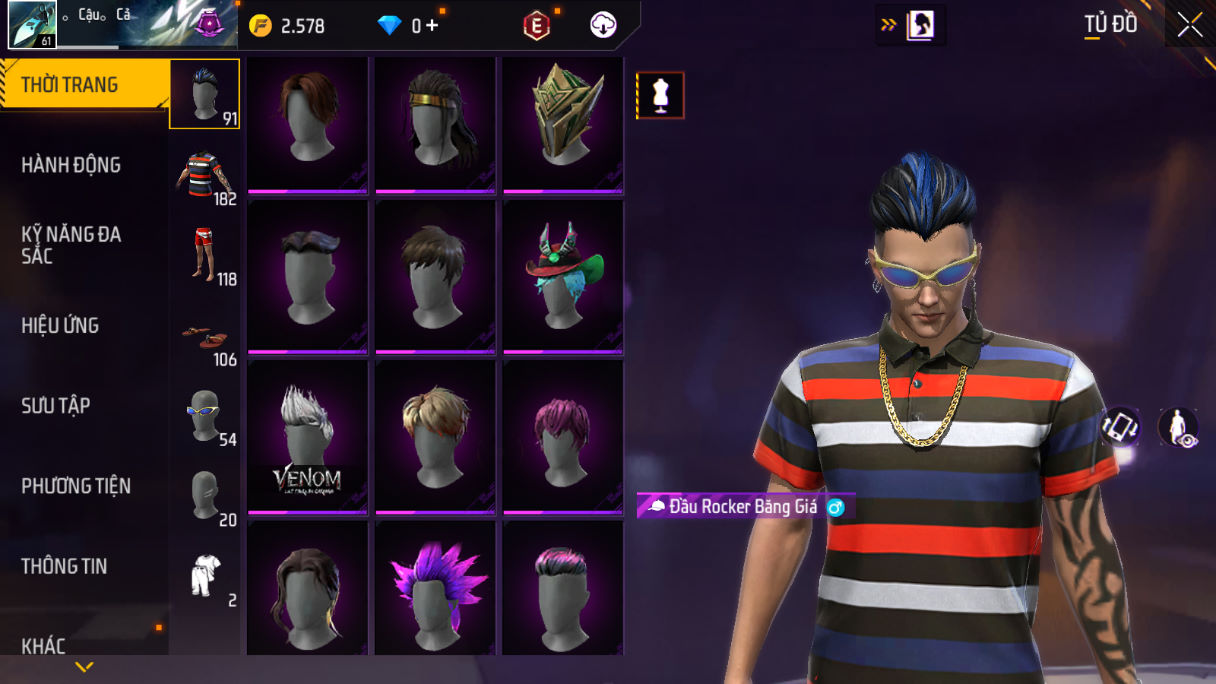Open the Hiệu Ứng category
This screenshot has width=1216, height=684.
[60, 325]
